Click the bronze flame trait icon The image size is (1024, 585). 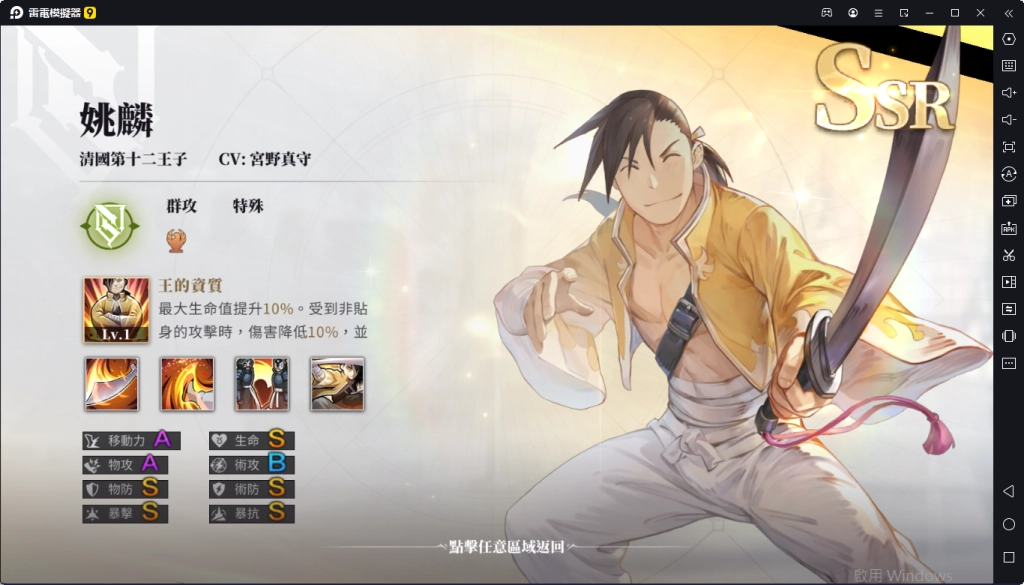[x=177, y=239]
